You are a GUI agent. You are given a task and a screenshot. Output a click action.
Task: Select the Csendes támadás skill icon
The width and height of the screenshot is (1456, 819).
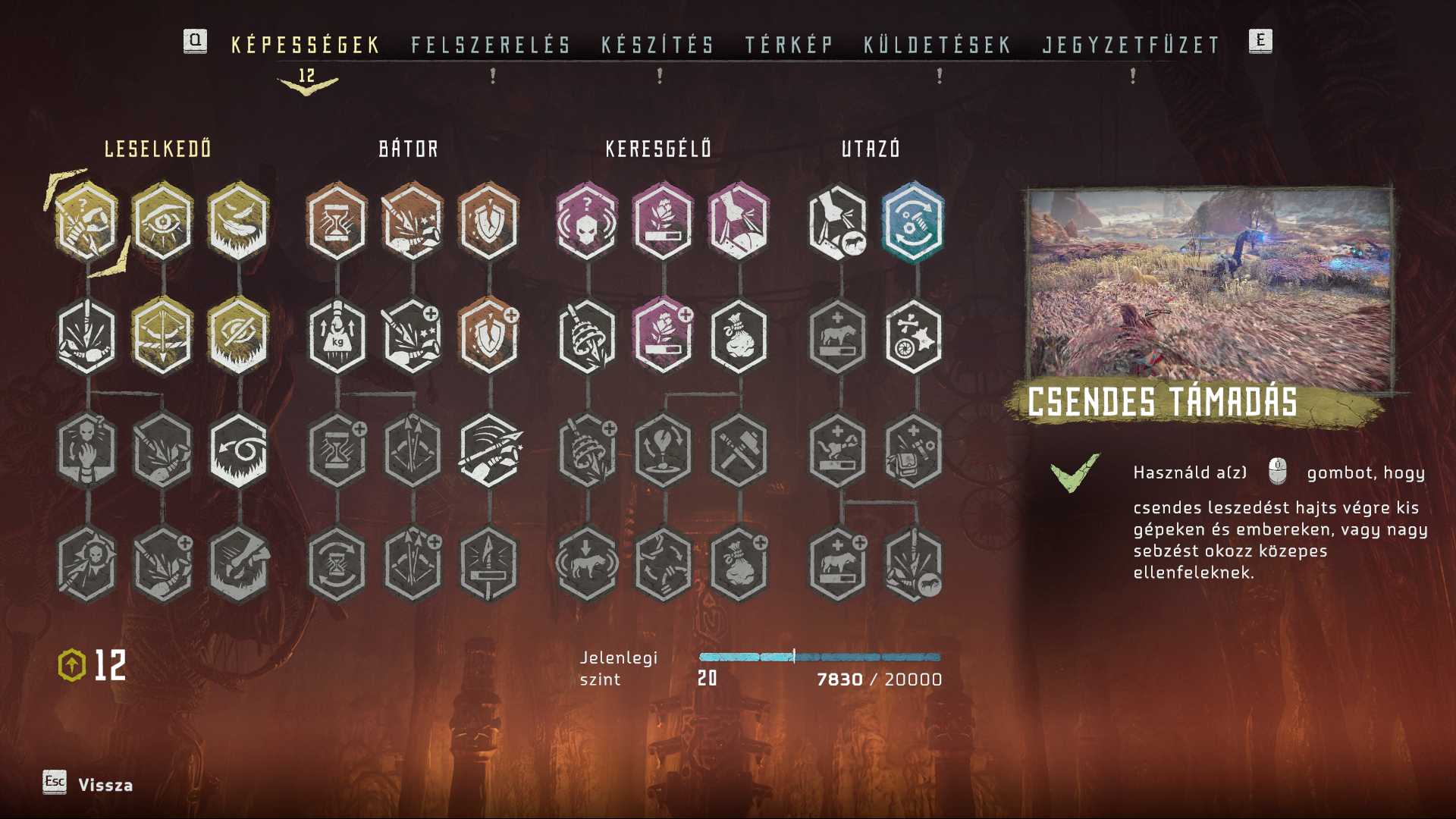(x=86, y=221)
